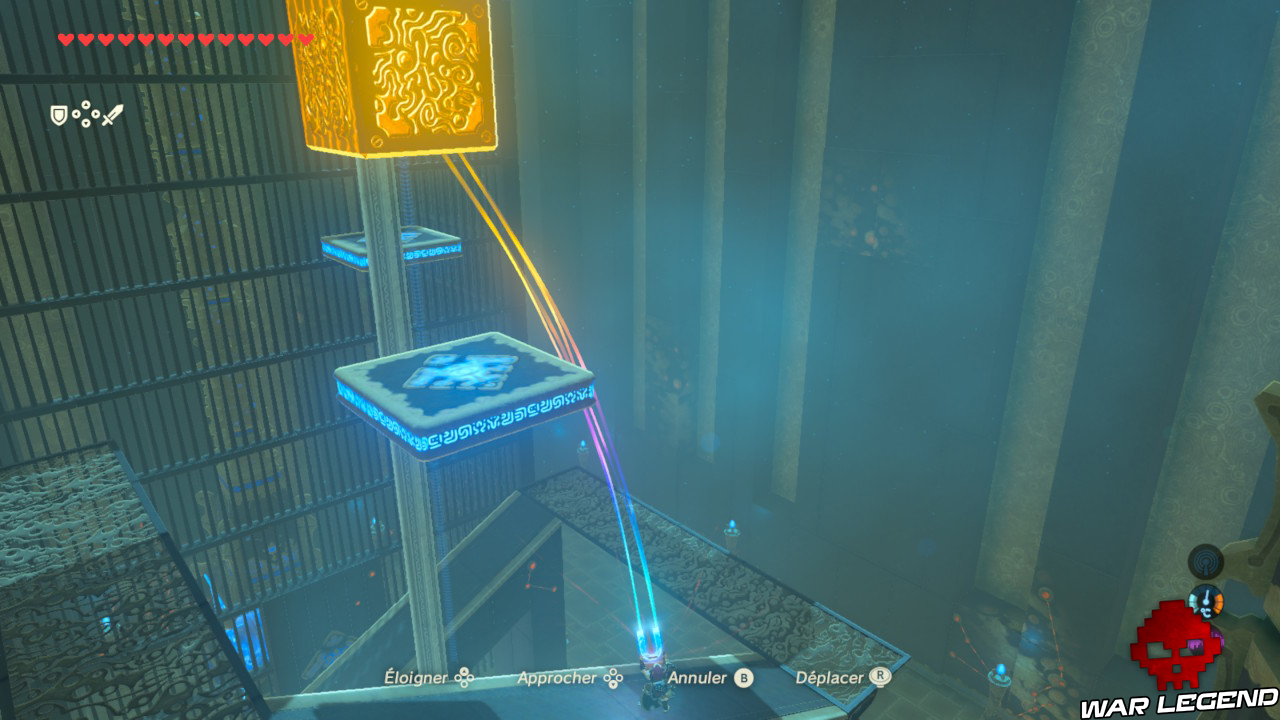Image resolution: width=1280 pixels, height=720 pixels.
Task: Click the shield icon in the HUD
Action: click(58, 113)
